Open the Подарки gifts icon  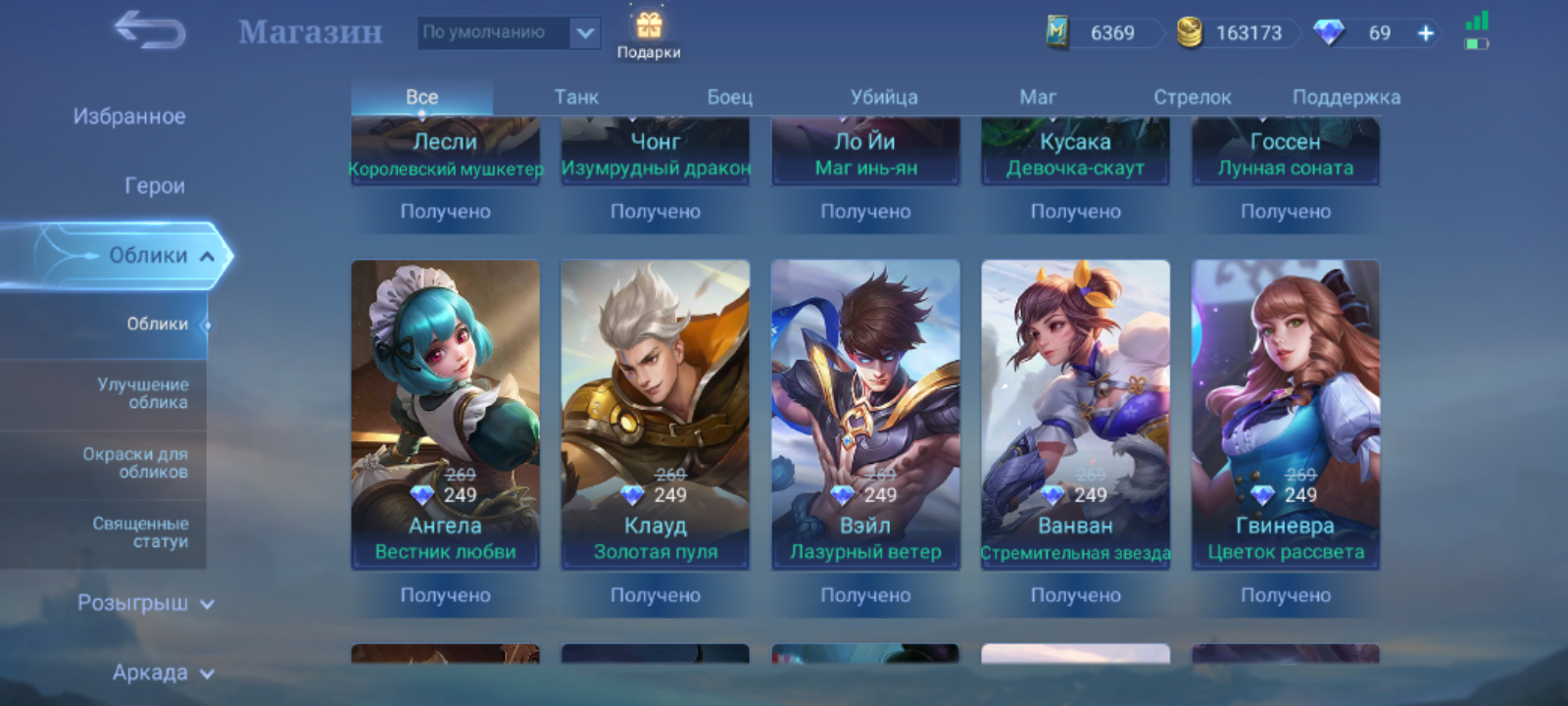point(649,34)
